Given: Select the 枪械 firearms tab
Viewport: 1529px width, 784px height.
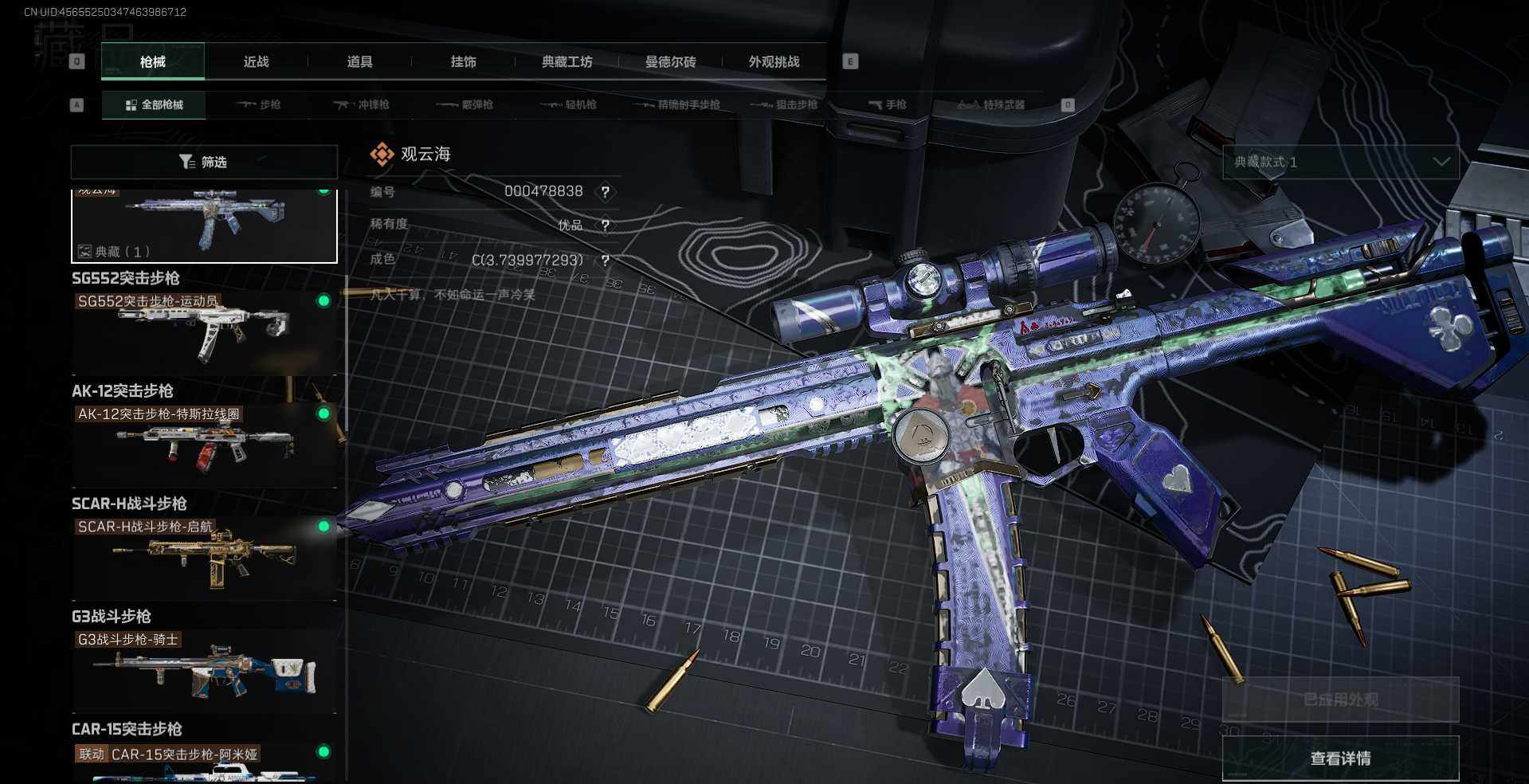Looking at the screenshot, I should coord(153,61).
